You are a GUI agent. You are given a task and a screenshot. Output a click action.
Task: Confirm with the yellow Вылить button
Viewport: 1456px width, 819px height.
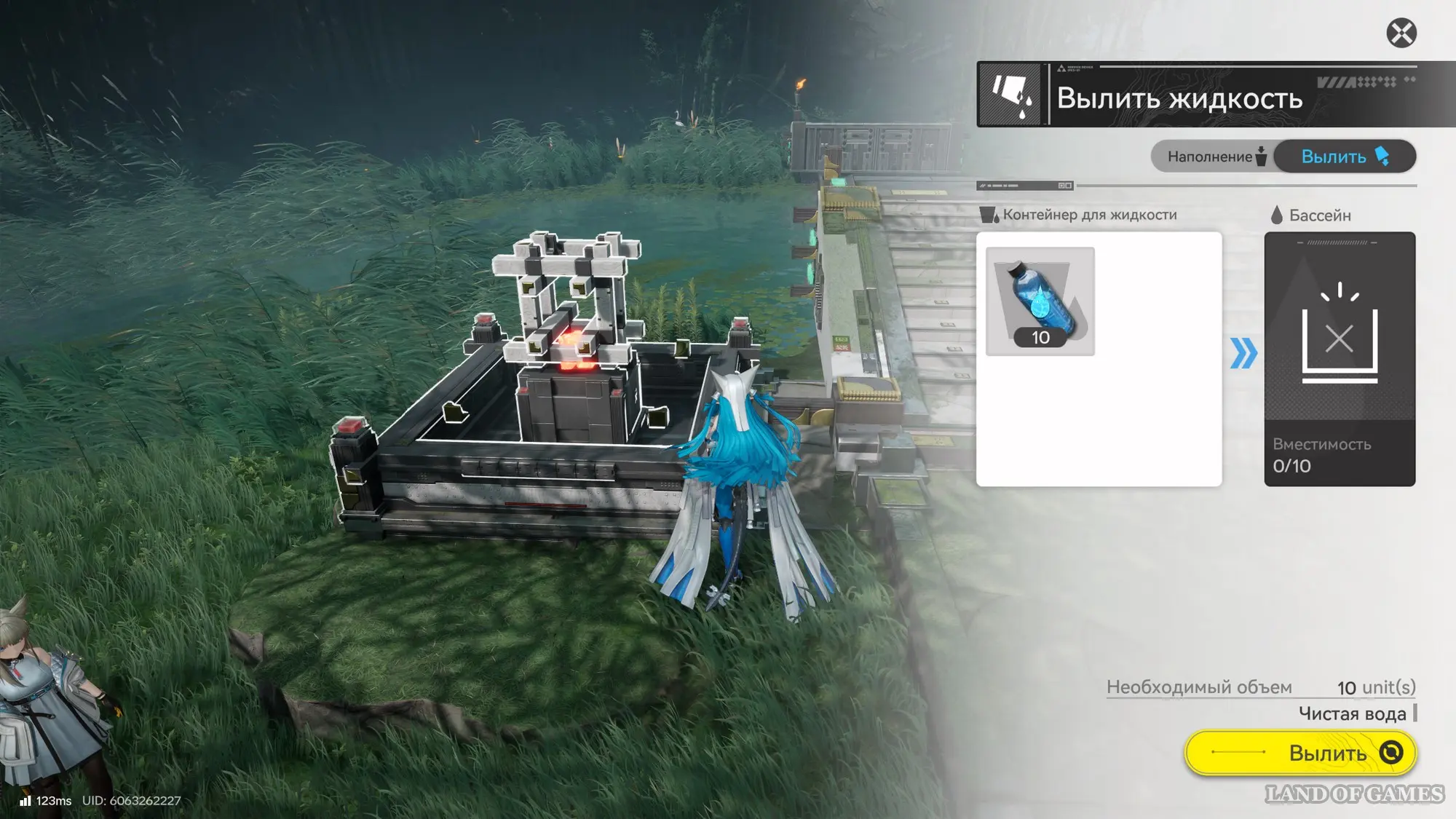pyautogui.click(x=1300, y=752)
